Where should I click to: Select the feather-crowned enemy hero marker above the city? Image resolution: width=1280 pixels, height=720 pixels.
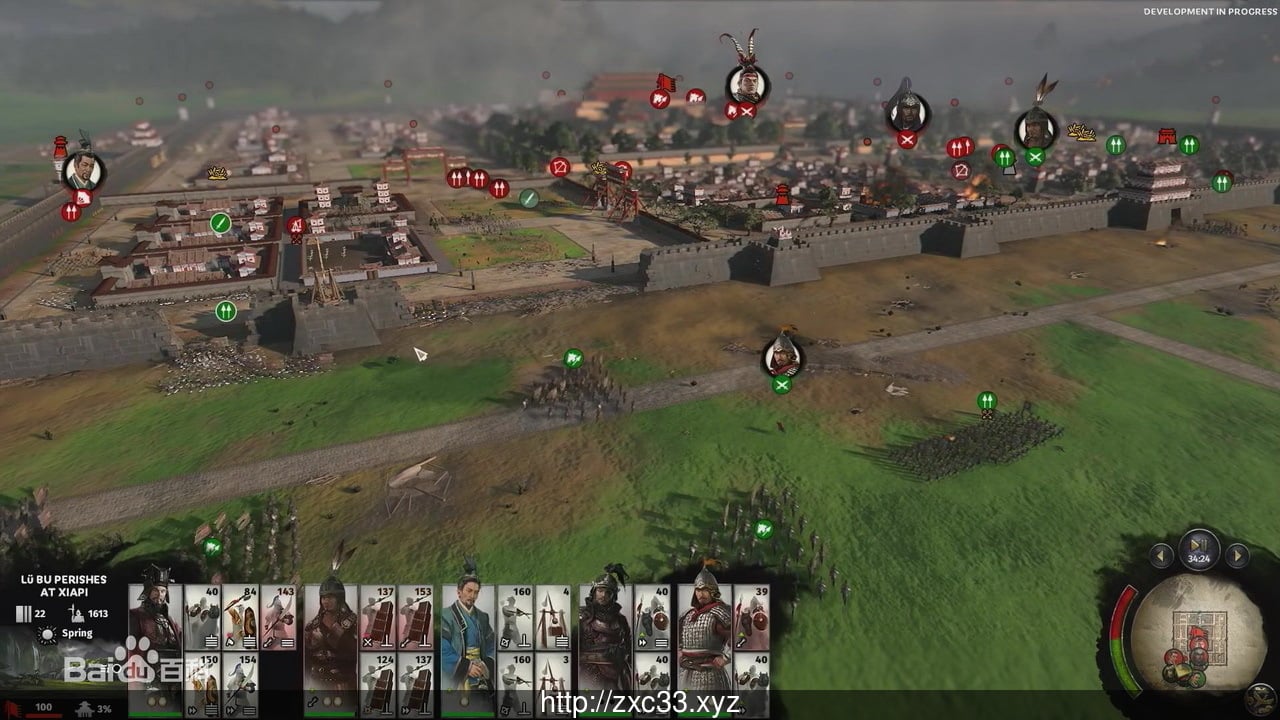pyautogui.click(x=747, y=84)
